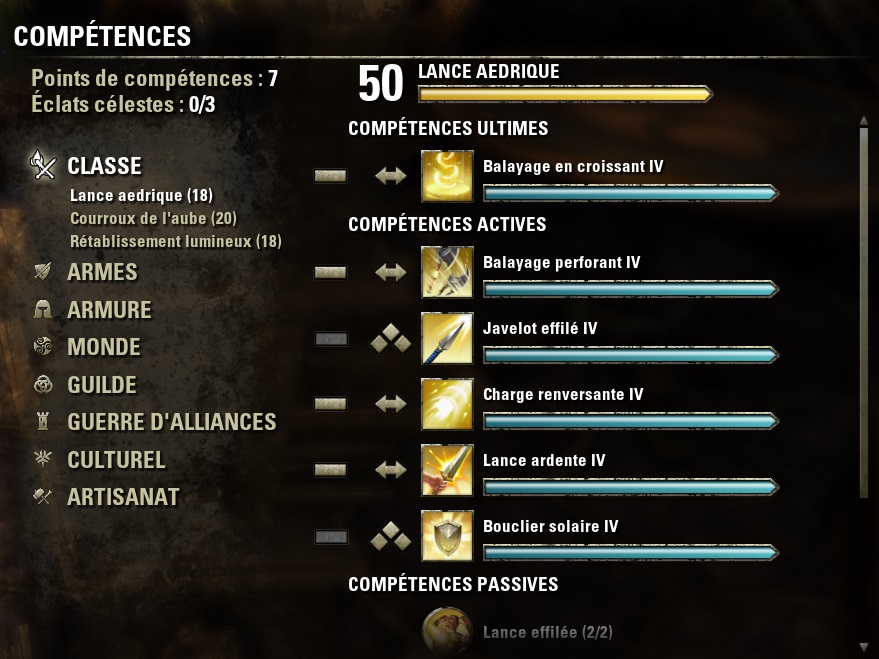Open the Courroux de l'aube skill line
This screenshot has width=879, height=659.
pyautogui.click(x=153, y=218)
